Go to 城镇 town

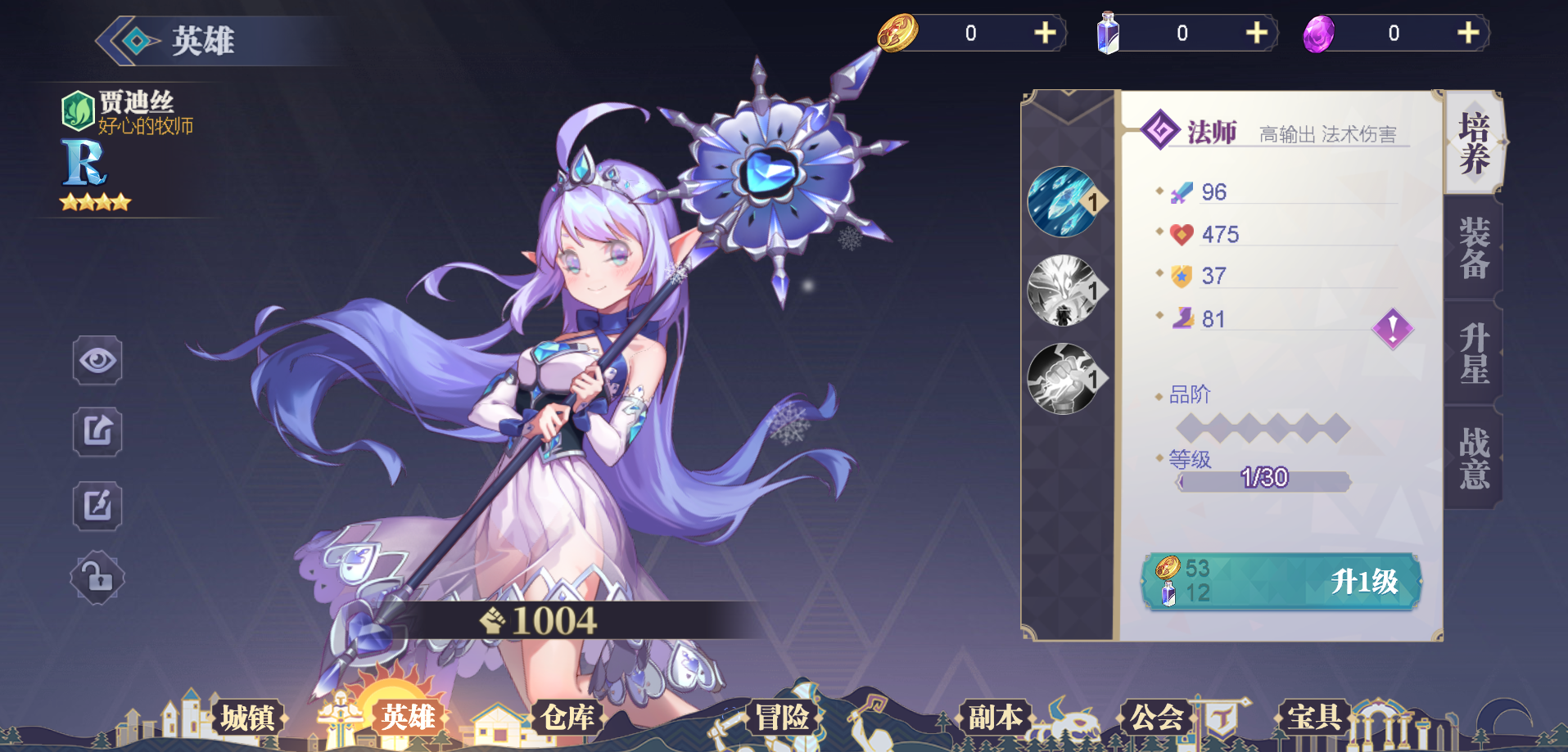[x=246, y=718]
